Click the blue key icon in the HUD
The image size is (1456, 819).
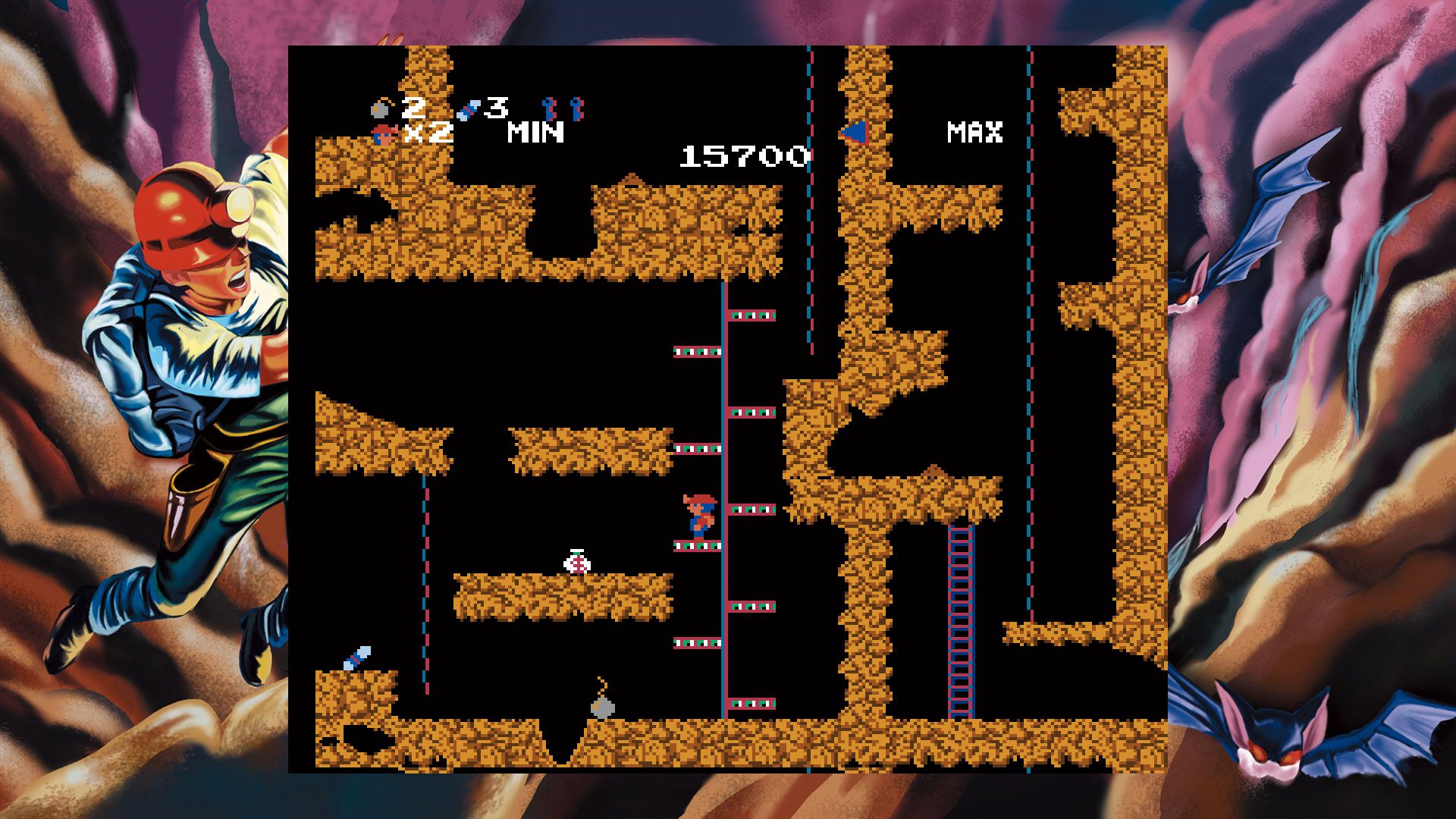click(548, 109)
